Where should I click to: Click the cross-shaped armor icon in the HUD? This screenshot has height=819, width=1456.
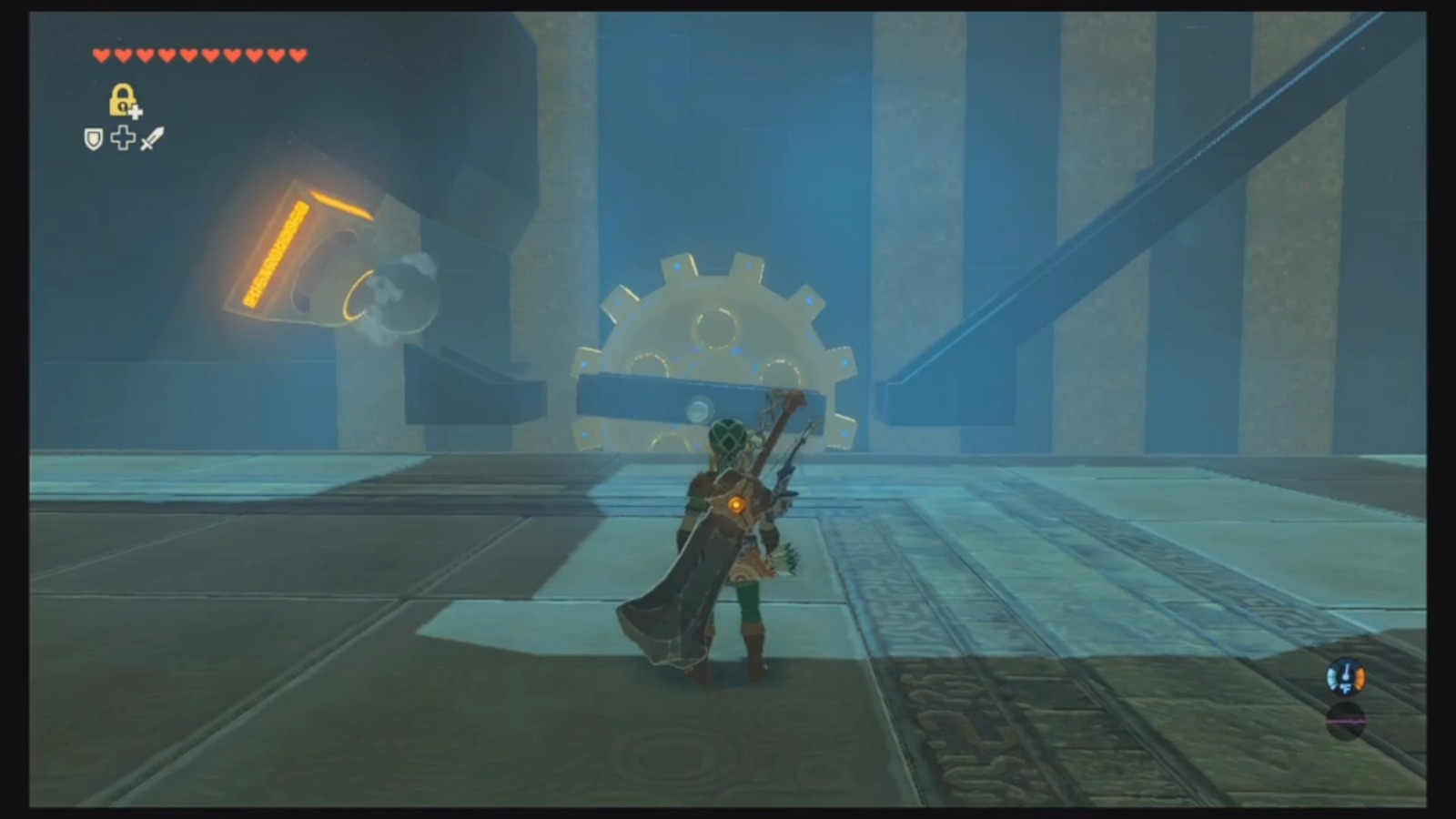click(123, 138)
